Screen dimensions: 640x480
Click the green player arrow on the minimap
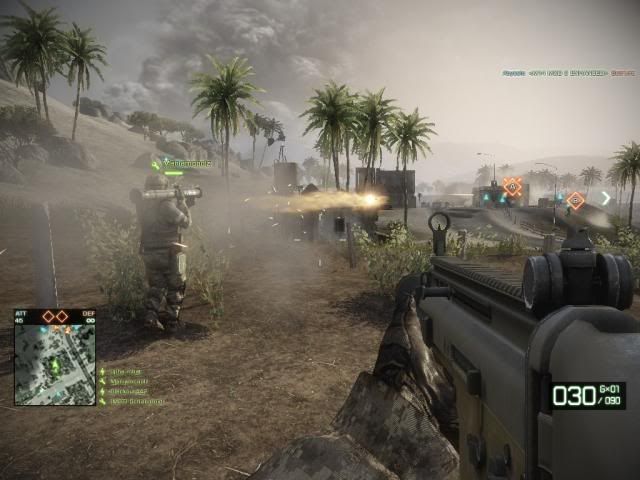tap(55, 366)
